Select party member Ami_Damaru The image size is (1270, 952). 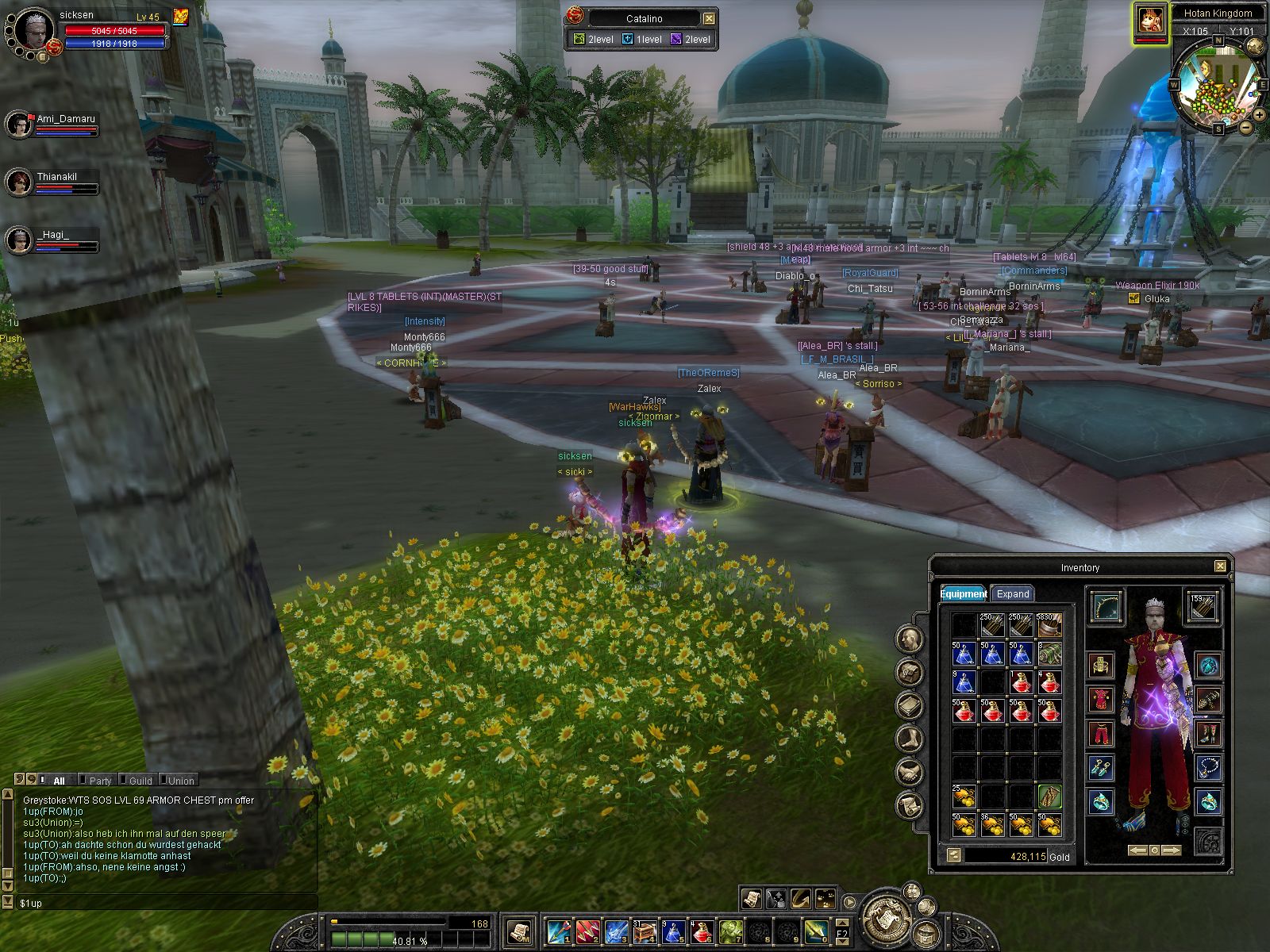[x=19, y=125]
